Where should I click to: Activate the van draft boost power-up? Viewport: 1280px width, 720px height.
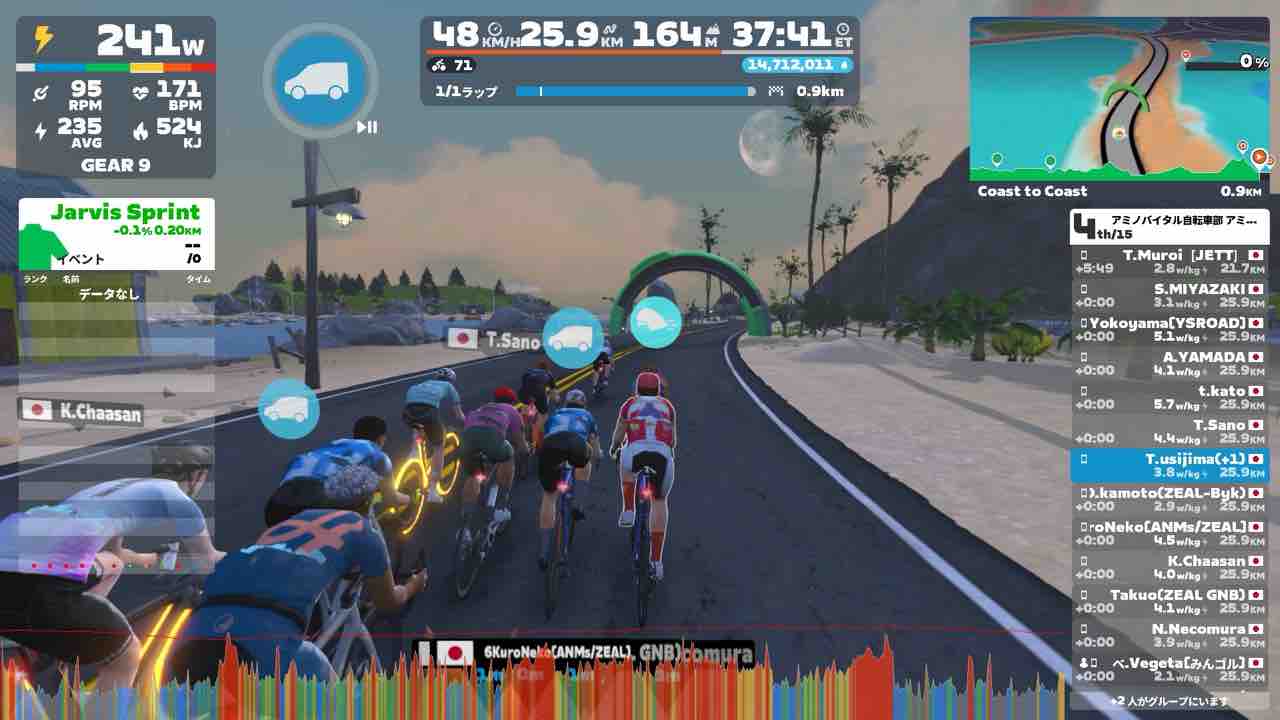point(320,81)
